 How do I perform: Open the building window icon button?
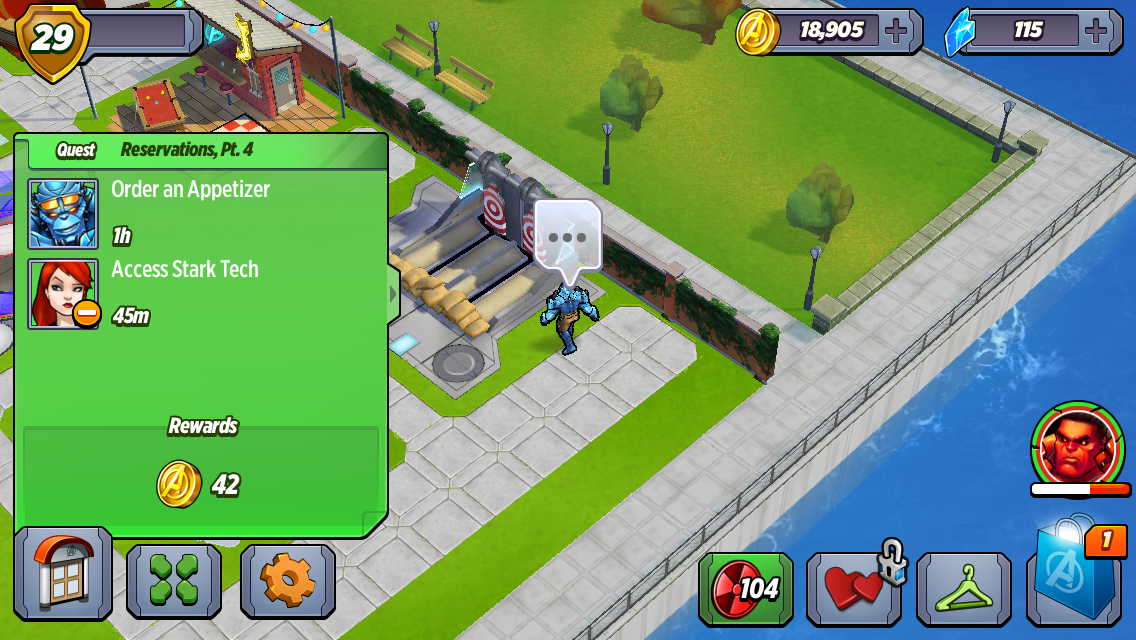pyautogui.click(x=63, y=574)
